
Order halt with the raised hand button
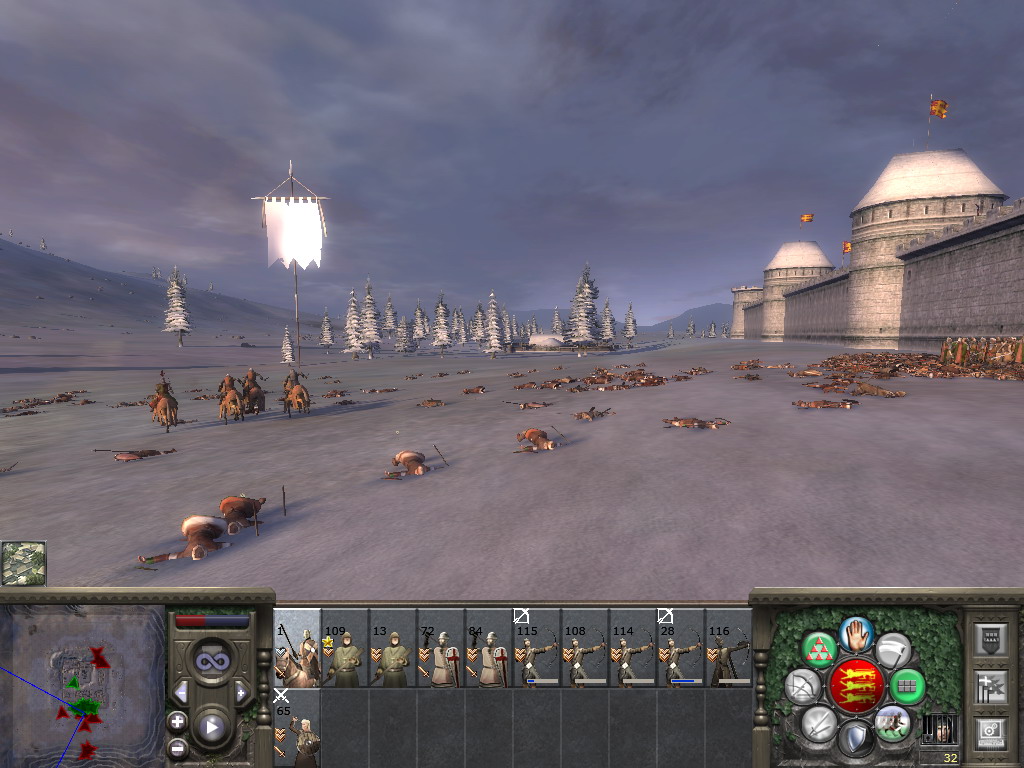tap(857, 633)
